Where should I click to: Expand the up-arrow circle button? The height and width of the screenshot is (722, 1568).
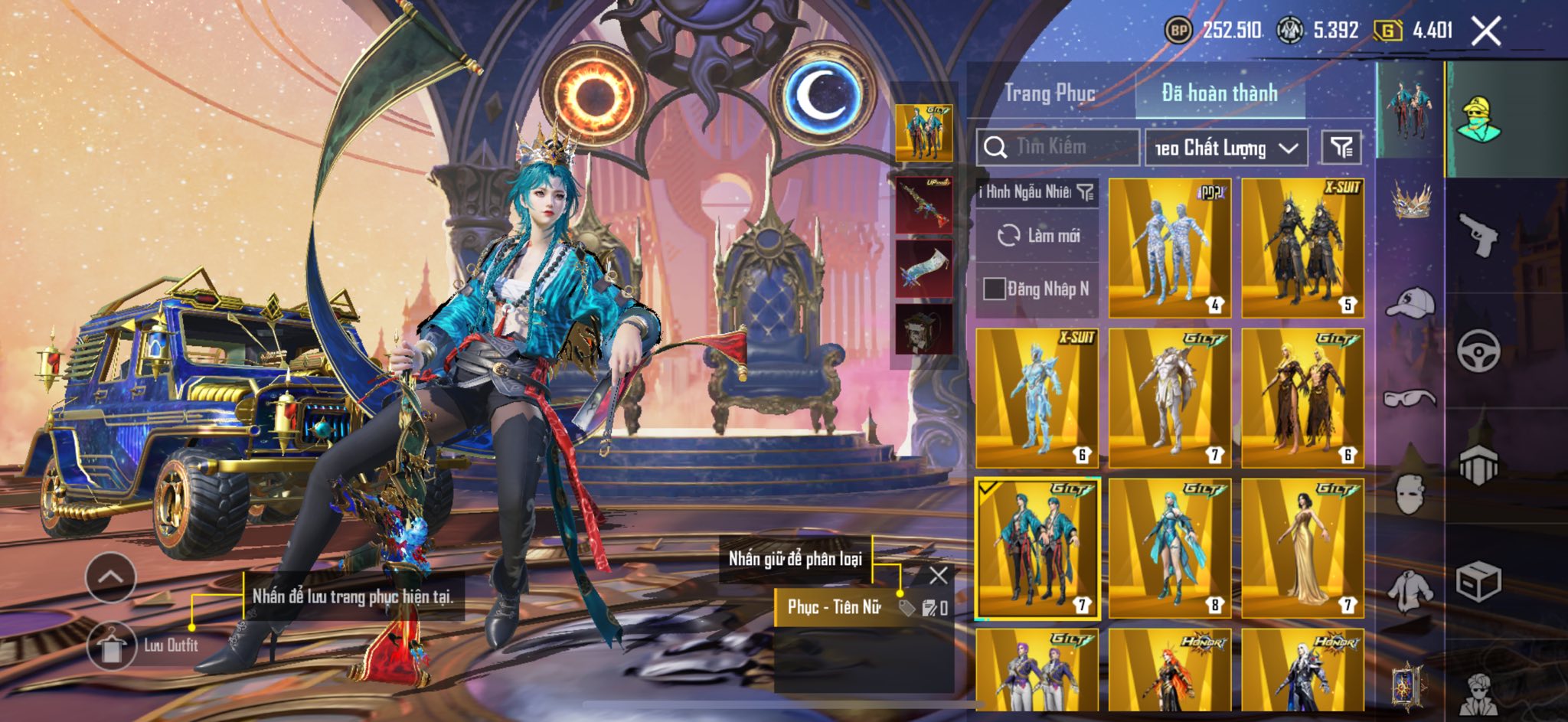(111, 577)
